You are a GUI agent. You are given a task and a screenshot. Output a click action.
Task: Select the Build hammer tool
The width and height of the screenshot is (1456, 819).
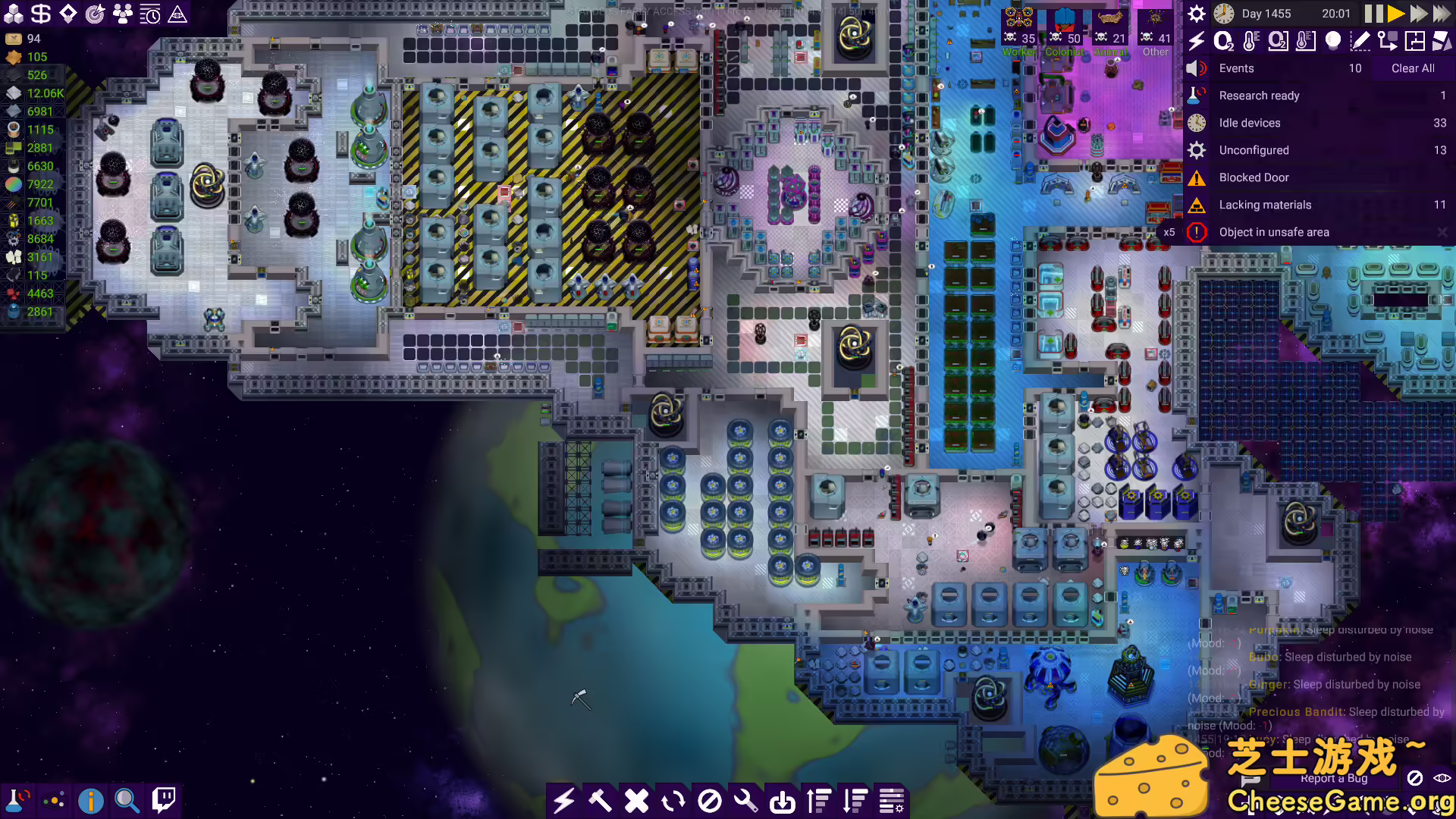click(x=600, y=800)
